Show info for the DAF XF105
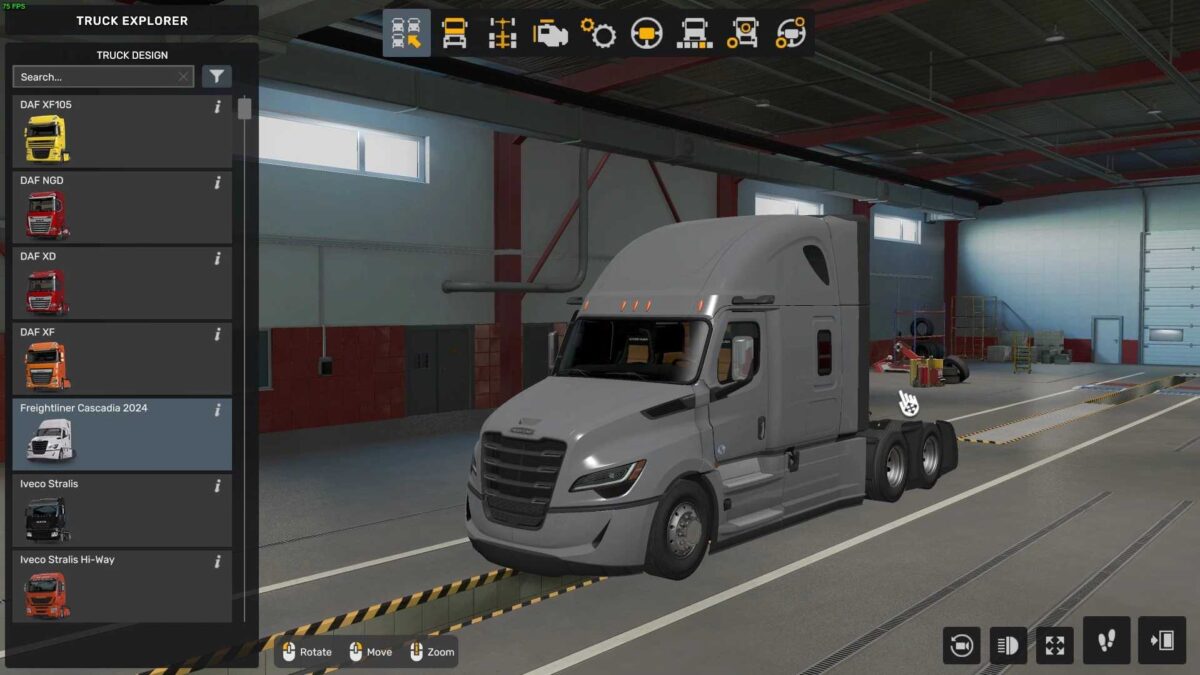The width and height of the screenshot is (1200, 675). coord(218,107)
